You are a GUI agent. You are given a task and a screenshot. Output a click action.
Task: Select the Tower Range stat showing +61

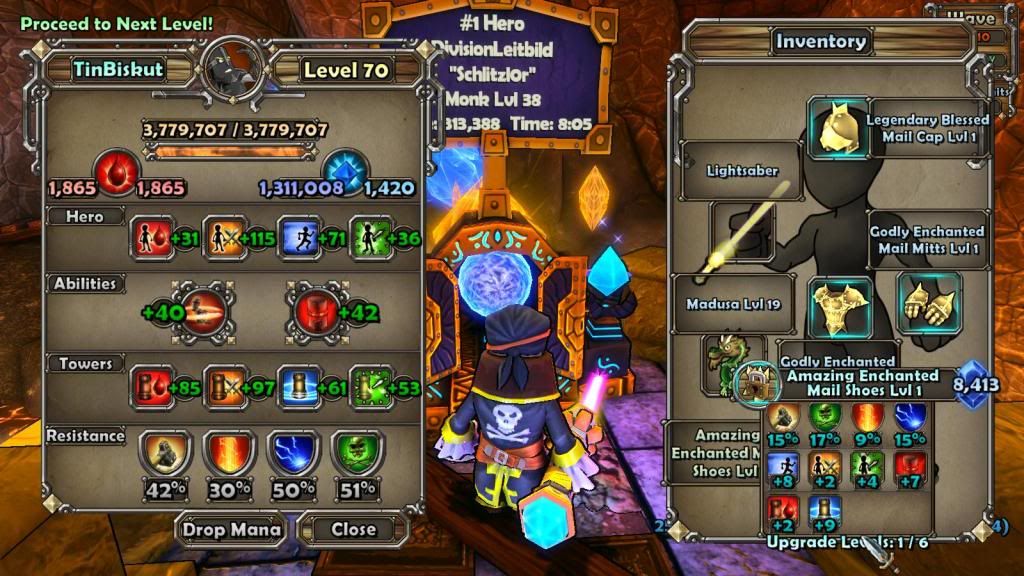click(296, 386)
